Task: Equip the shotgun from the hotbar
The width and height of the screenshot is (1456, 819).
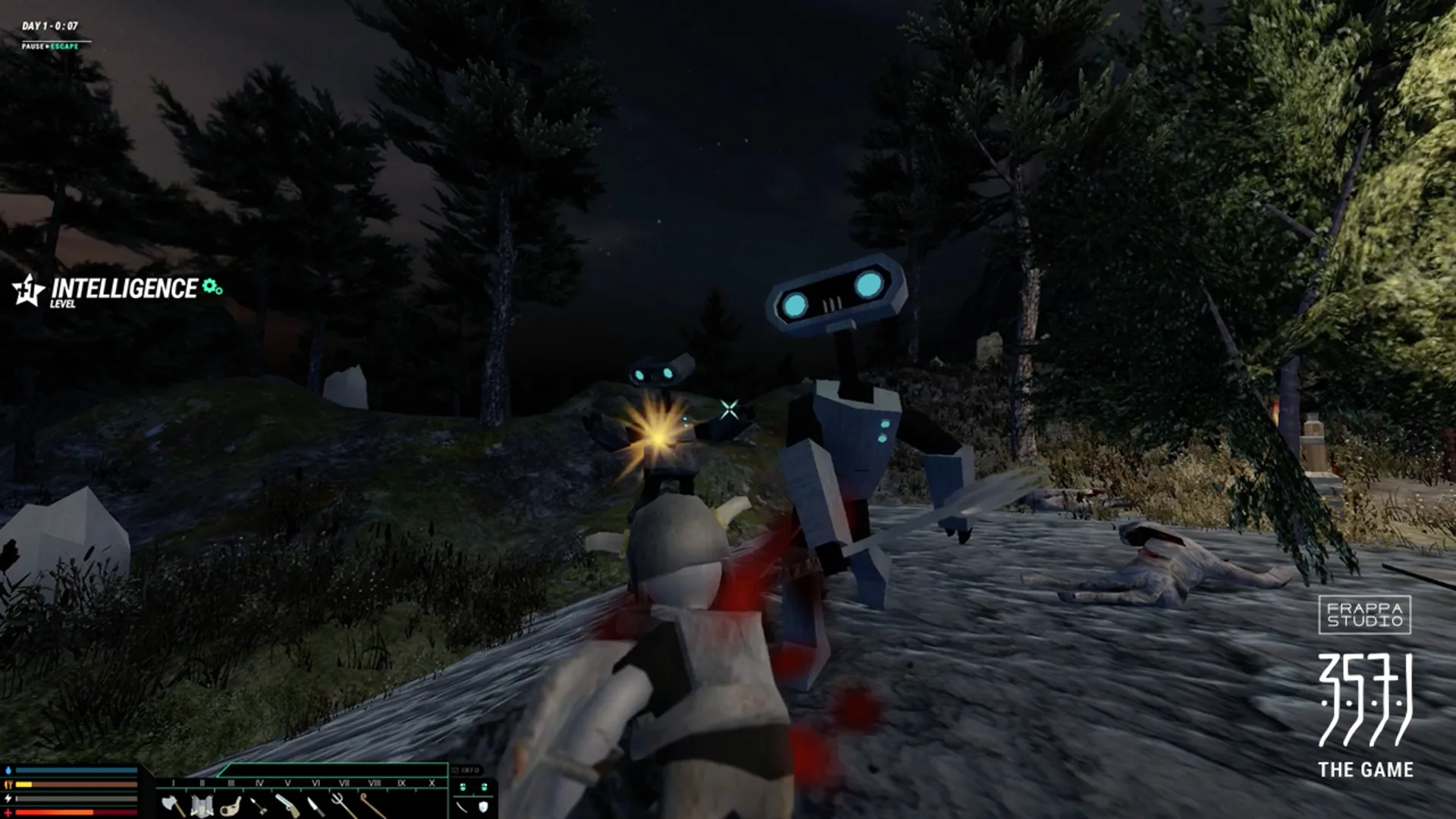Action: click(288, 805)
